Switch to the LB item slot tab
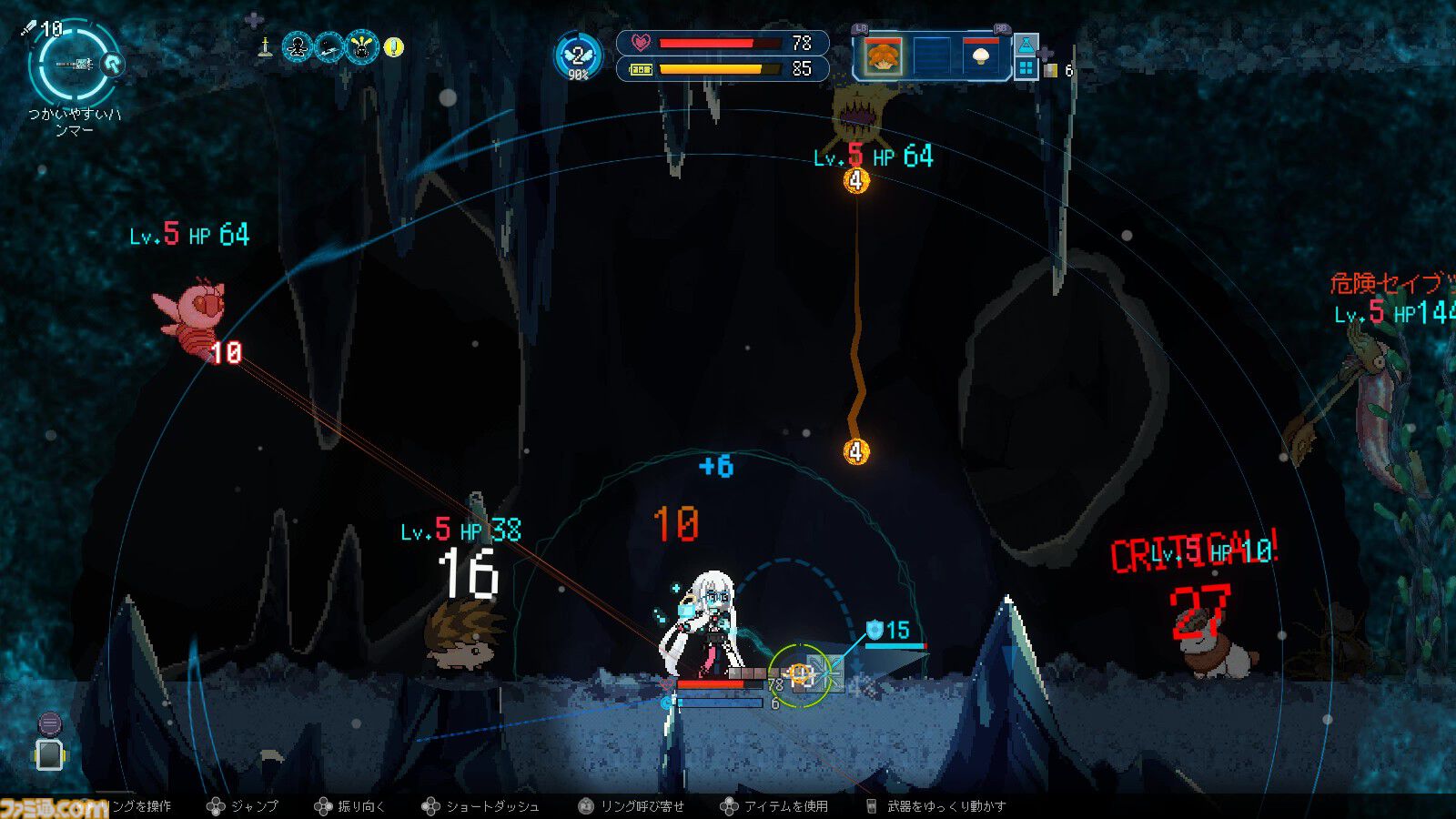This screenshot has width=1456, height=819. pos(860,28)
